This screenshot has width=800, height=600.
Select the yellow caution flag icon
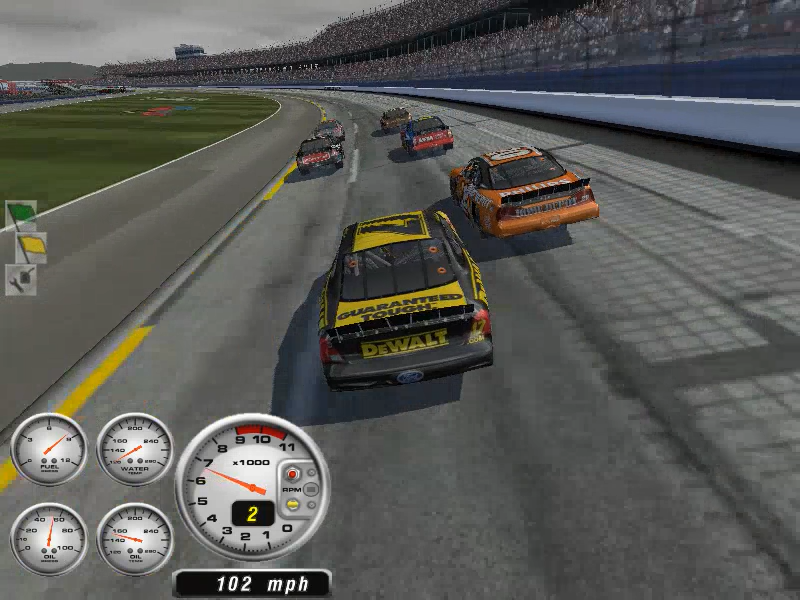[x=29, y=245]
